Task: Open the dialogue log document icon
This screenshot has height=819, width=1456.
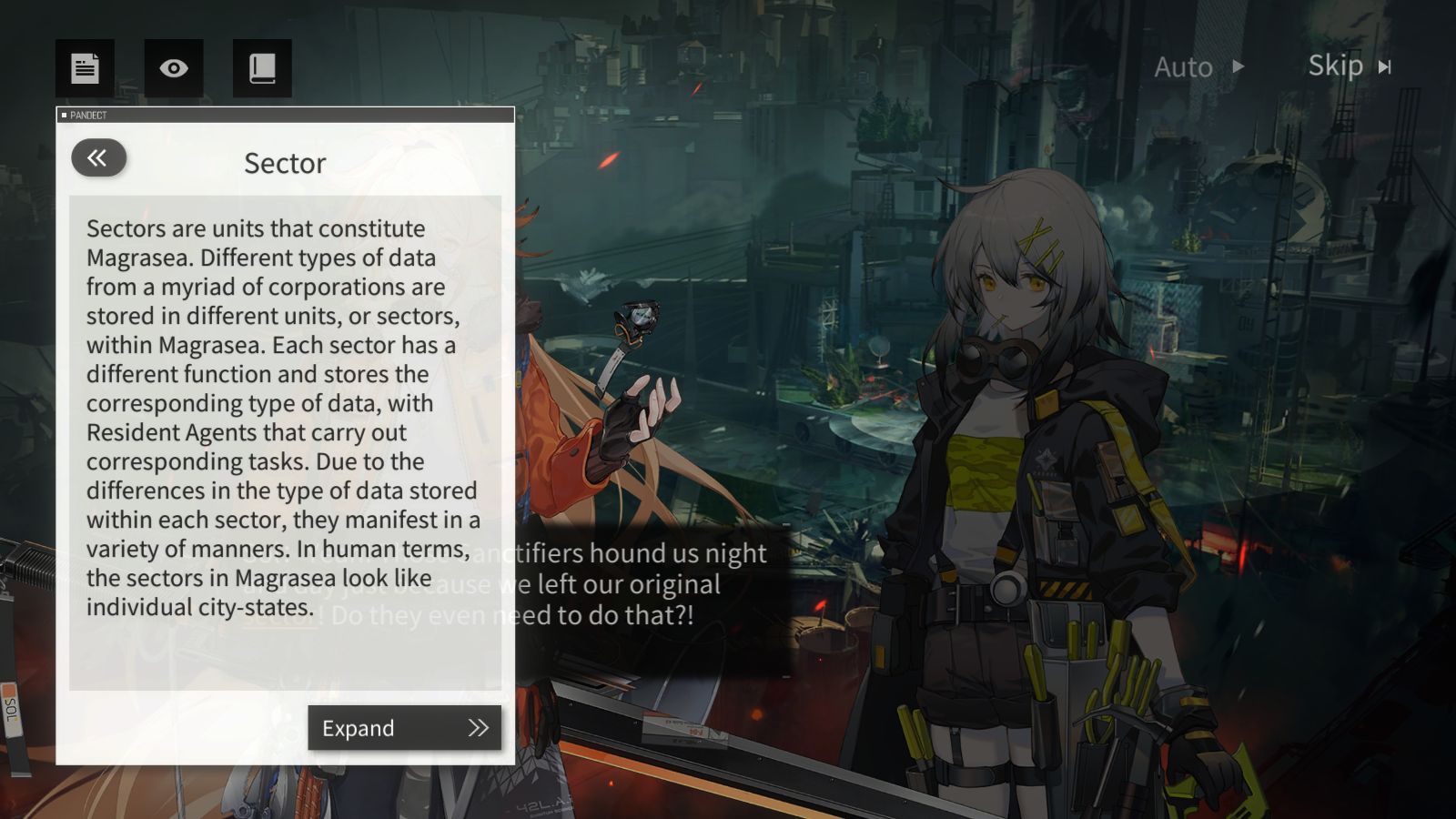Action: pyautogui.click(x=85, y=68)
